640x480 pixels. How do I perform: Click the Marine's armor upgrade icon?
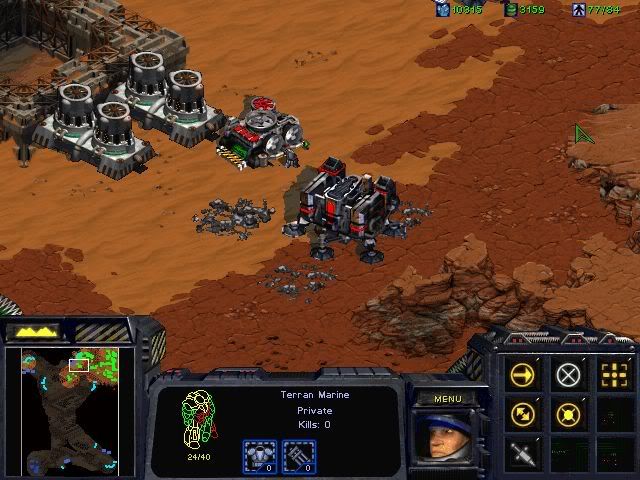click(260, 455)
